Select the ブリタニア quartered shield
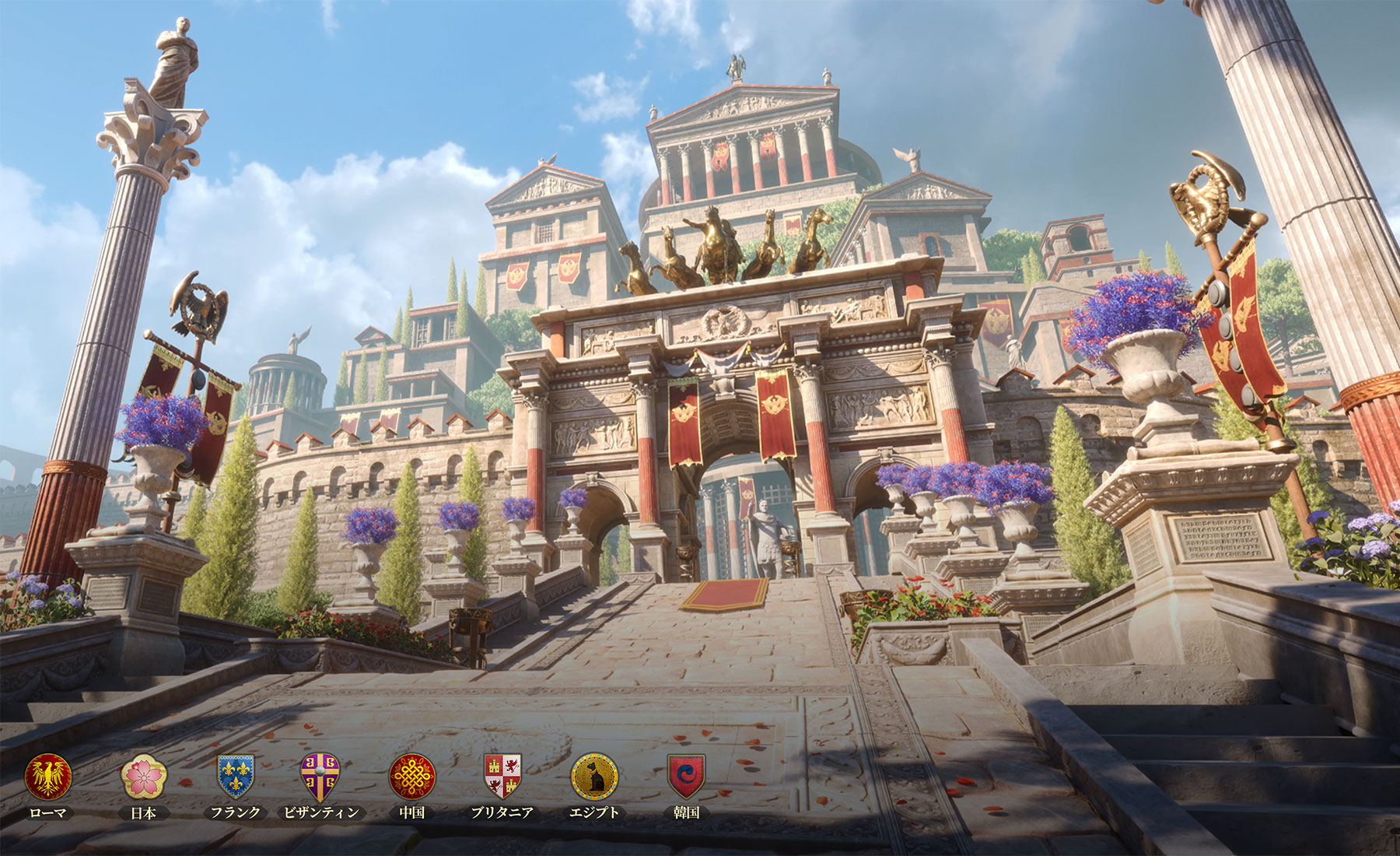 [502, 777]
